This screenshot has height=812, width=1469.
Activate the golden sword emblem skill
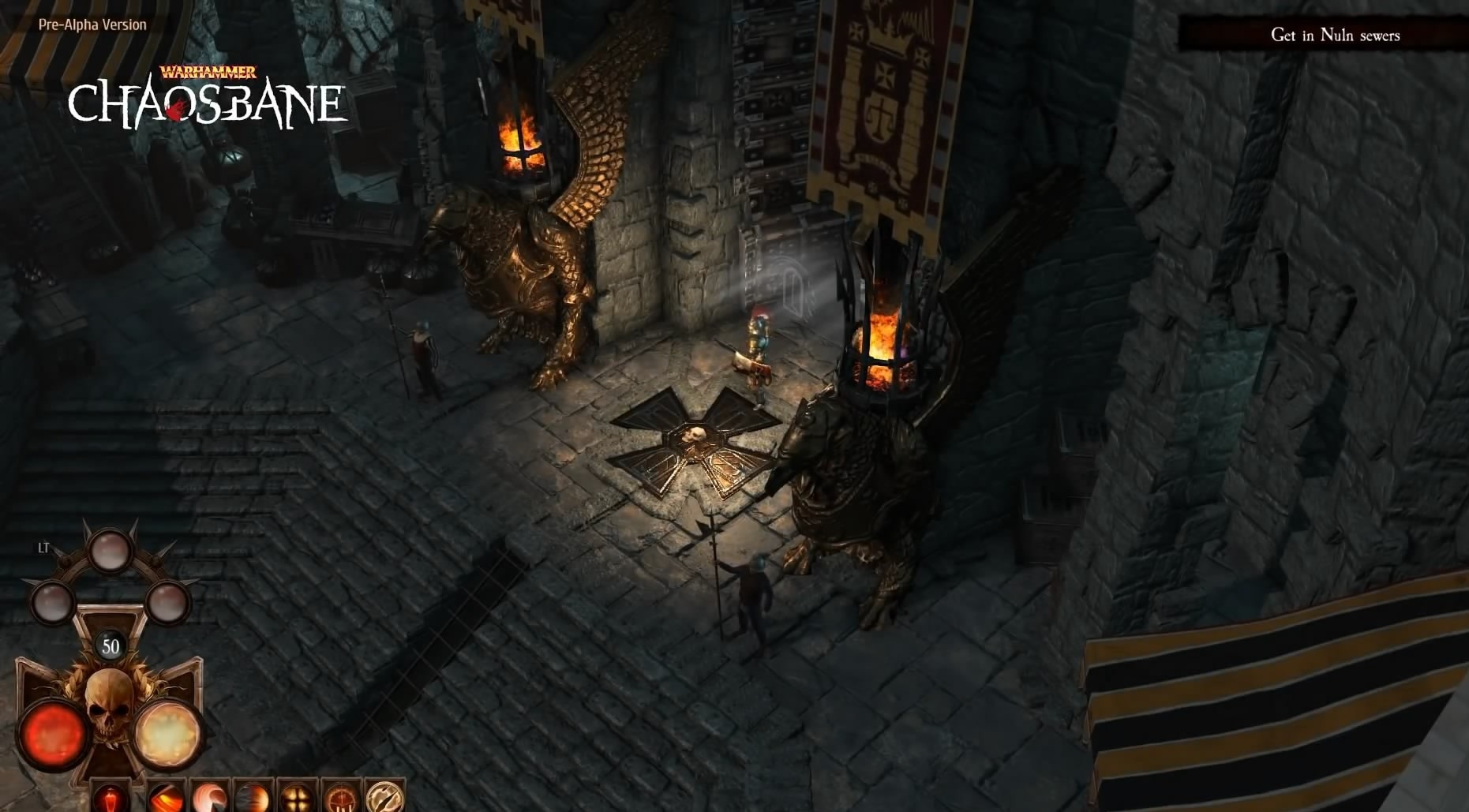(x=385, y=796)
